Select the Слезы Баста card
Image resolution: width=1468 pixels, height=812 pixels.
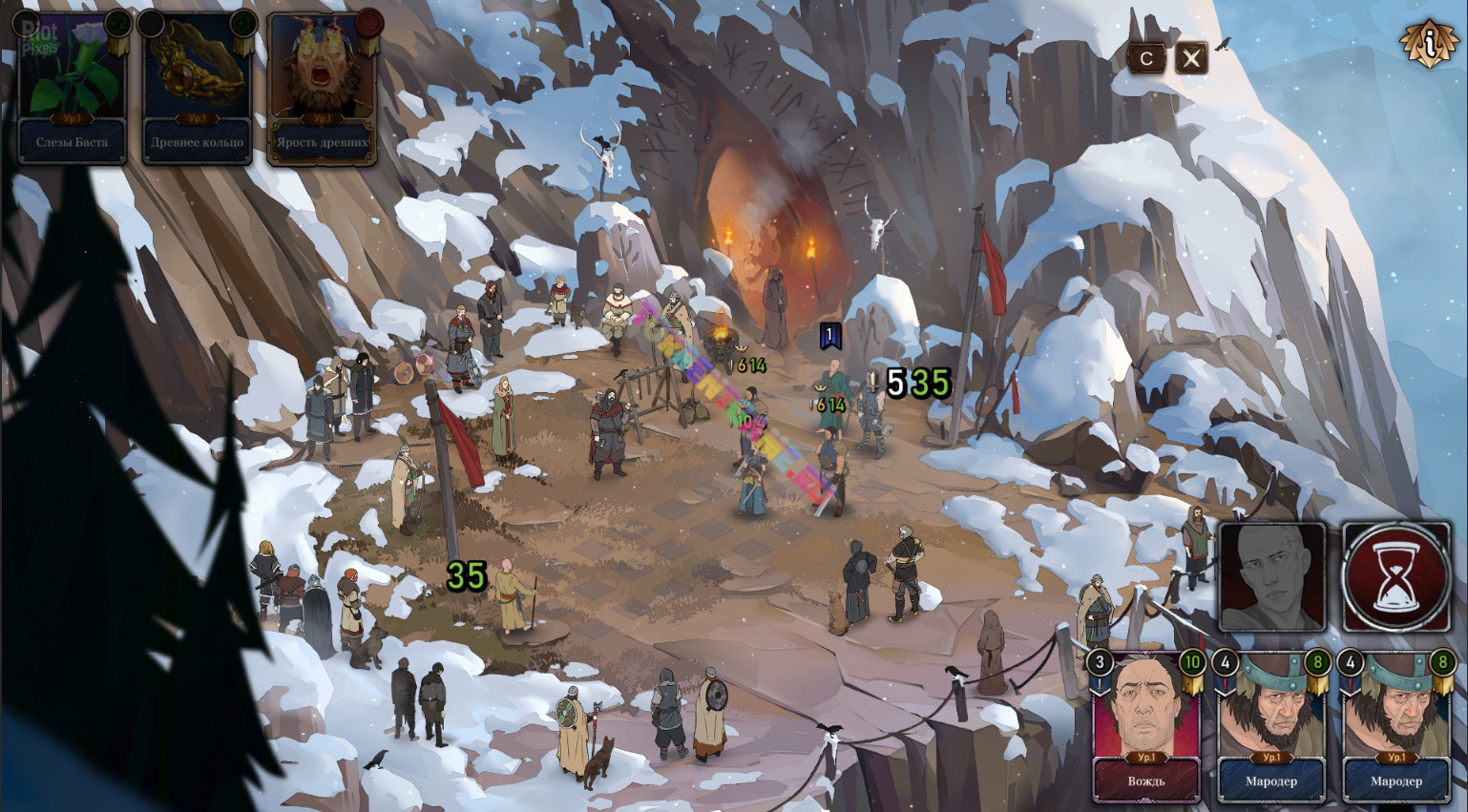click(x=72, y=88)
